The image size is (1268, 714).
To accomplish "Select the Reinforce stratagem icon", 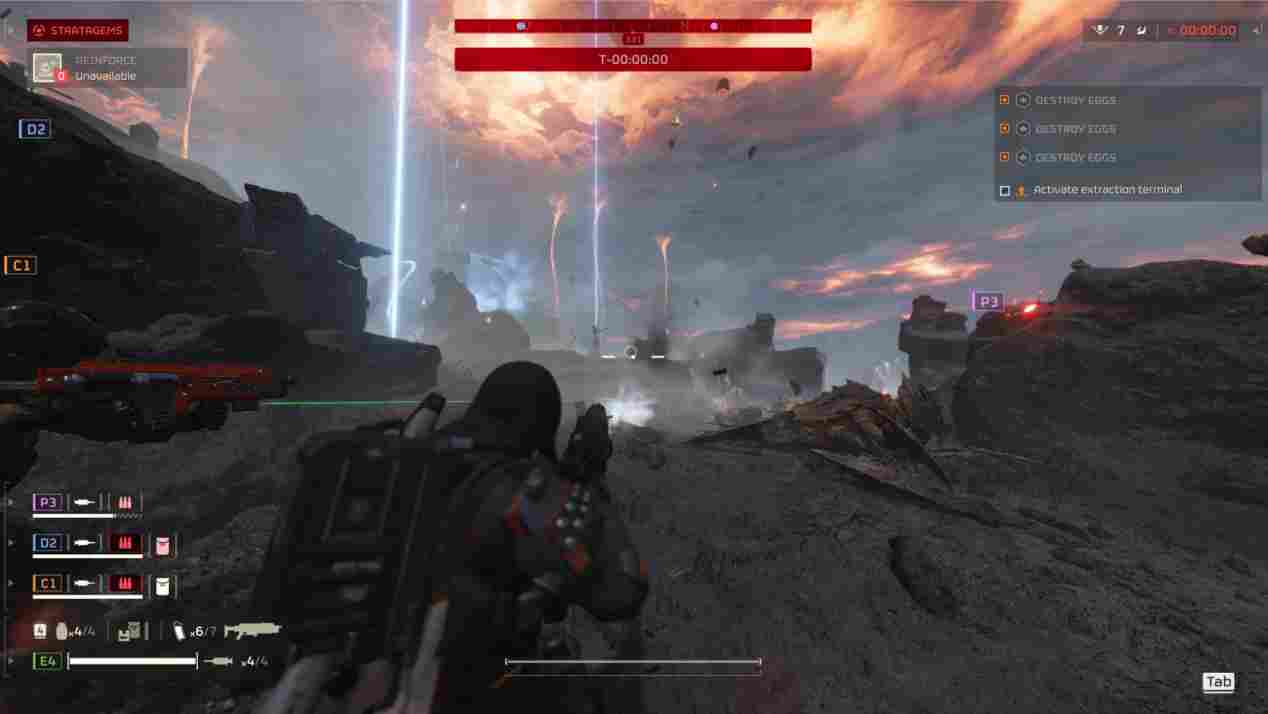I will point(47,68).
